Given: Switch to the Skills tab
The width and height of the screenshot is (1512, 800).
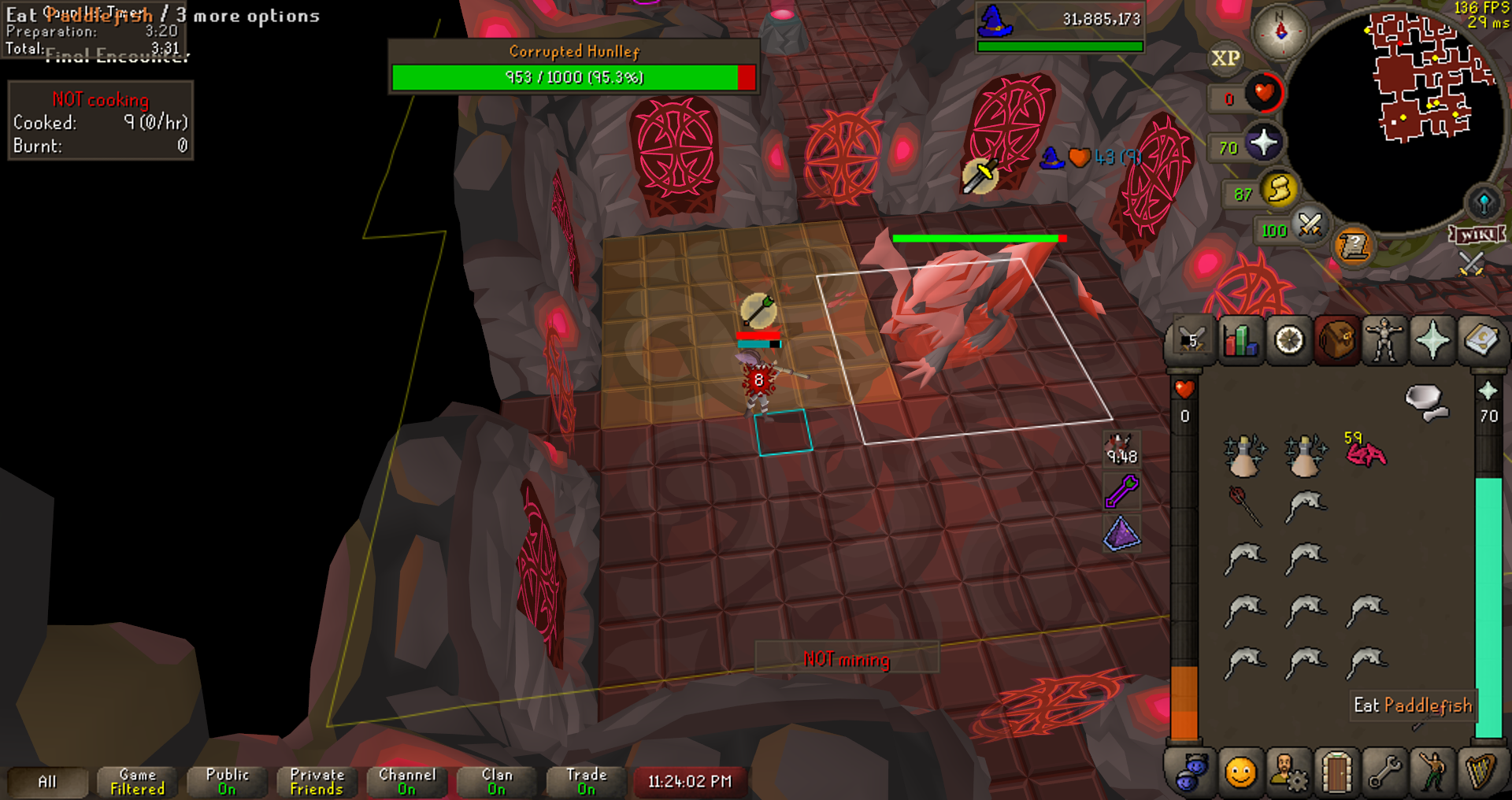Looking at the screenshot, I should (x=1240, y=341).
